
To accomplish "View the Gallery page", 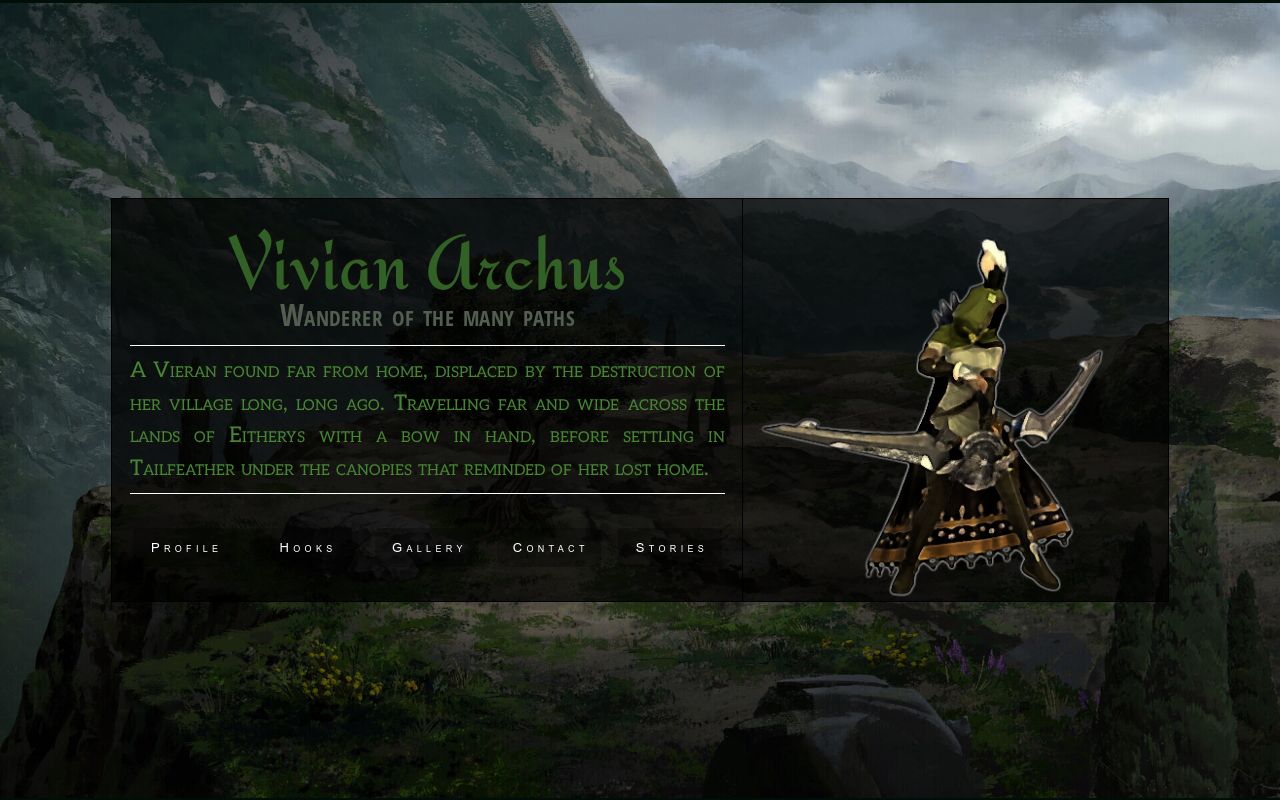I will 428,548.
